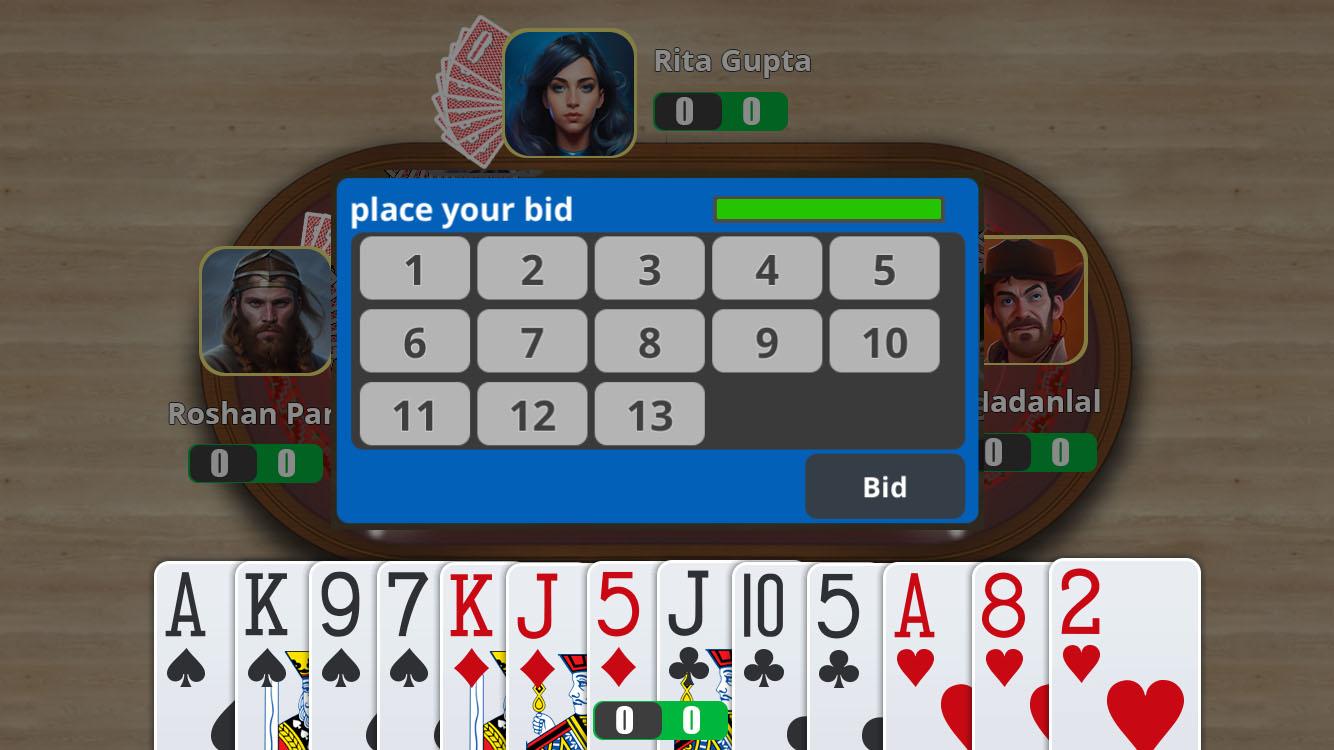Choose bid number 5
Image resolution: width=1334 pixels, height=750 pixels.
884,268
